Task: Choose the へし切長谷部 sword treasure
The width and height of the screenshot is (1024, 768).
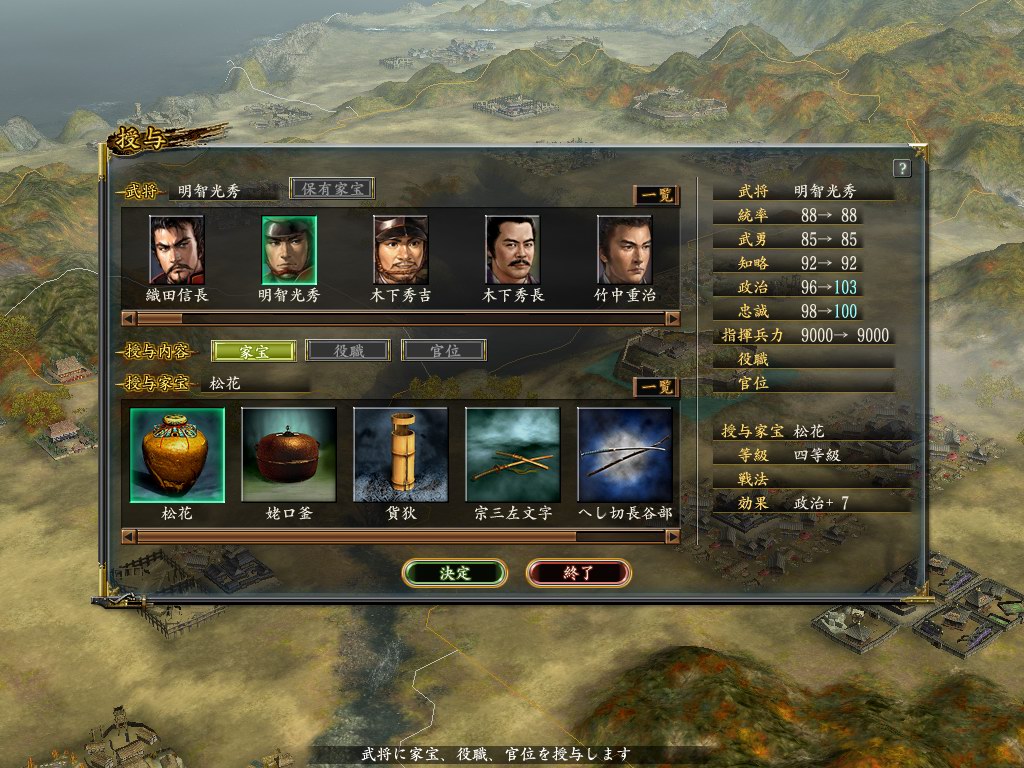Action: coord(625,455)
